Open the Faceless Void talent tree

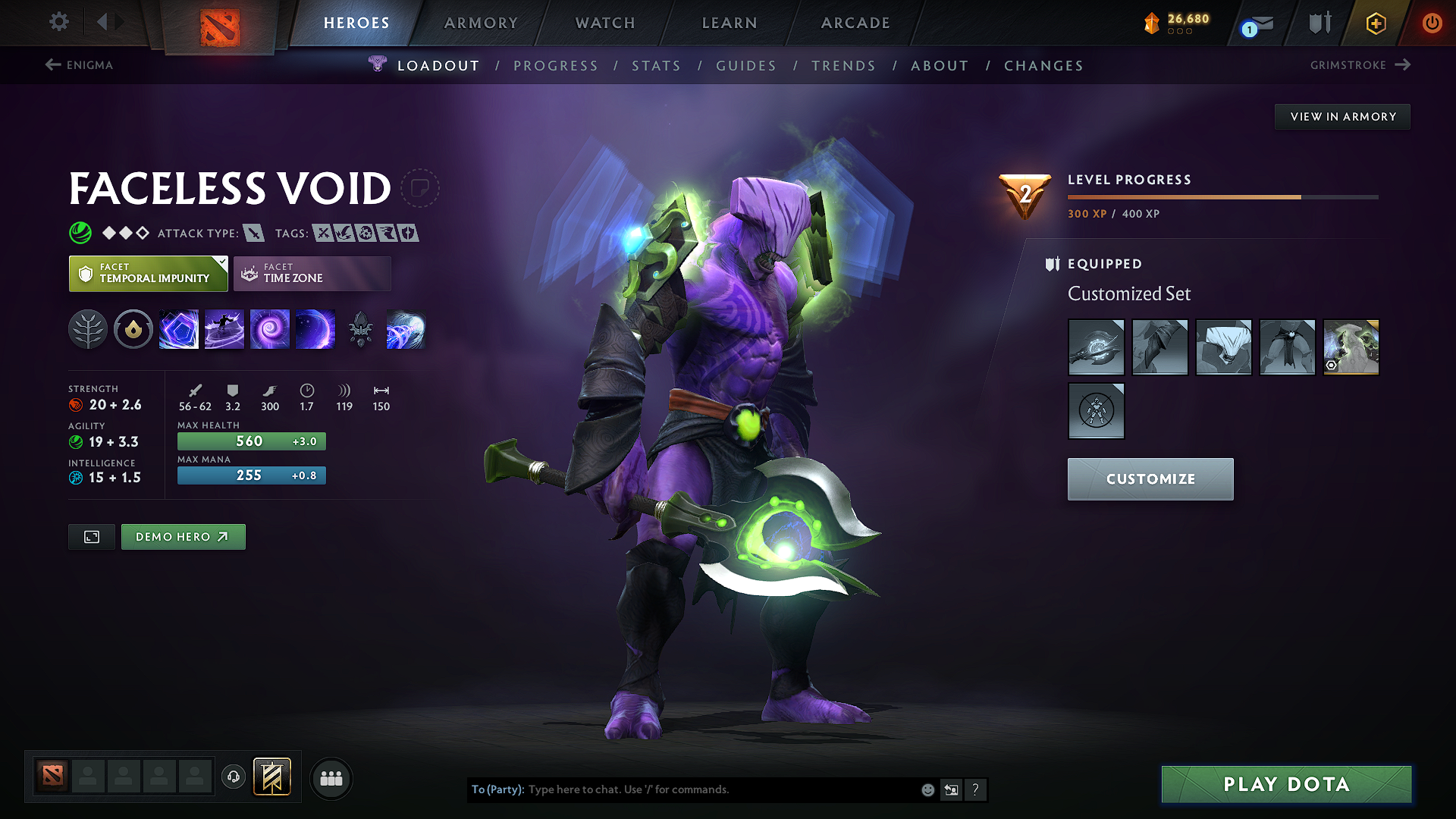coord(88,329)
